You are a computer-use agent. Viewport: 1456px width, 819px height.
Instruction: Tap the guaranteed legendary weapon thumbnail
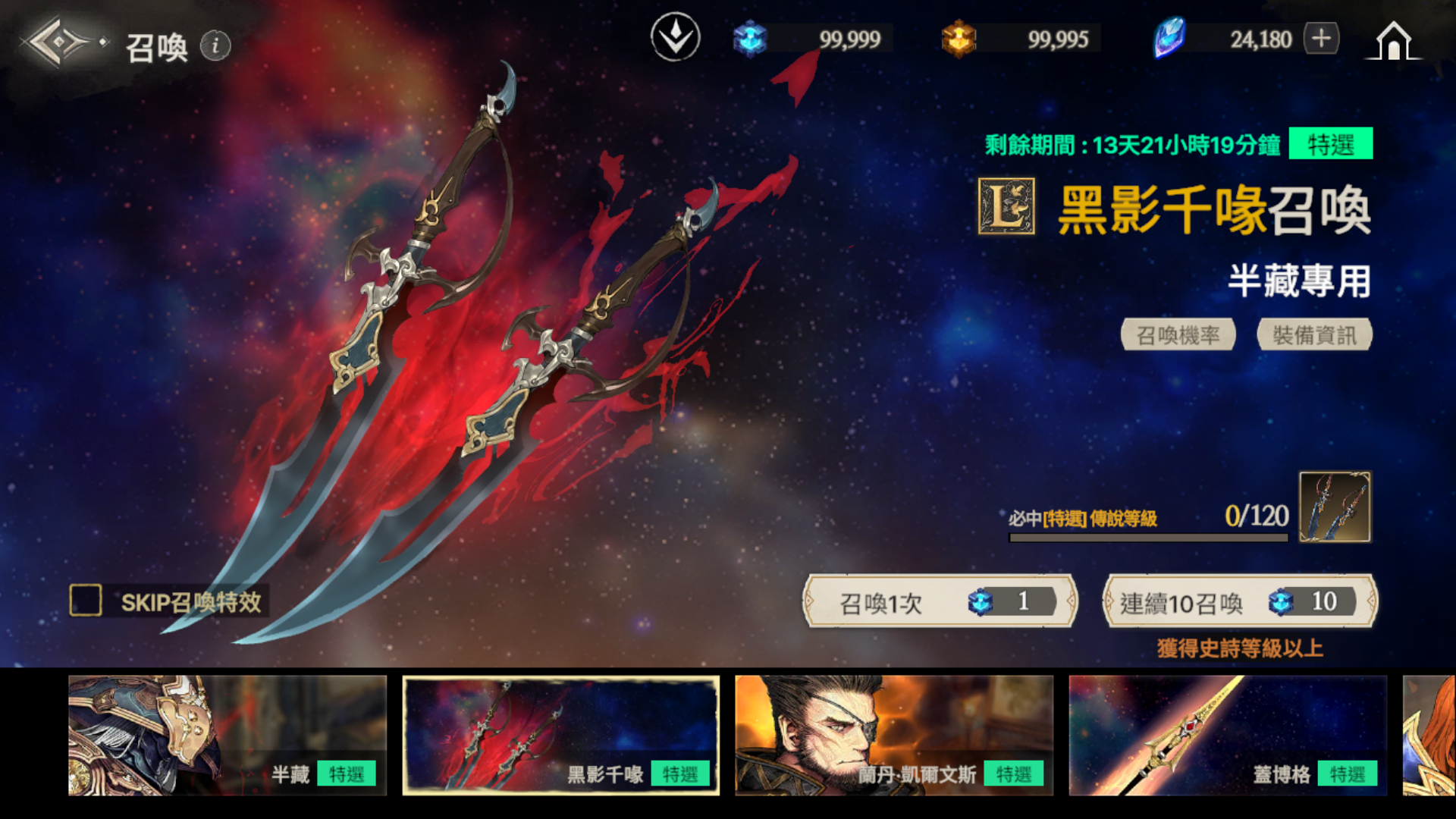(1335, 507)
